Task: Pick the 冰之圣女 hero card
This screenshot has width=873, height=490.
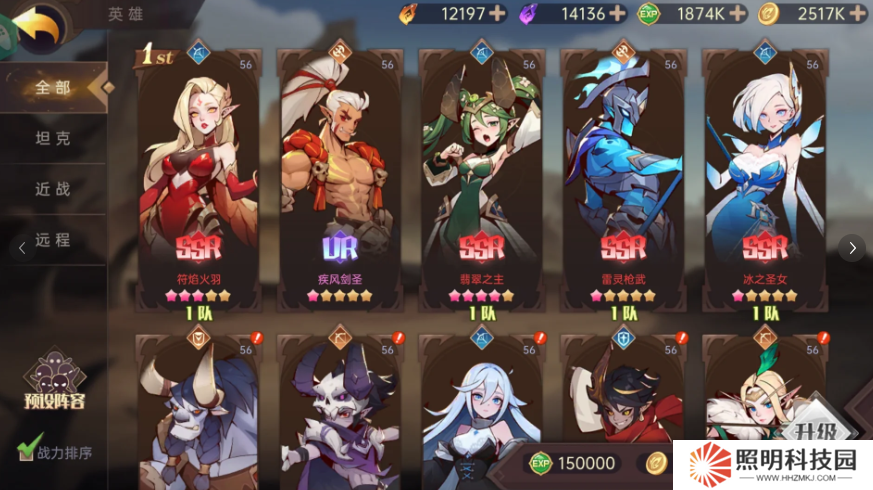Action: click(x=765, y=180)
